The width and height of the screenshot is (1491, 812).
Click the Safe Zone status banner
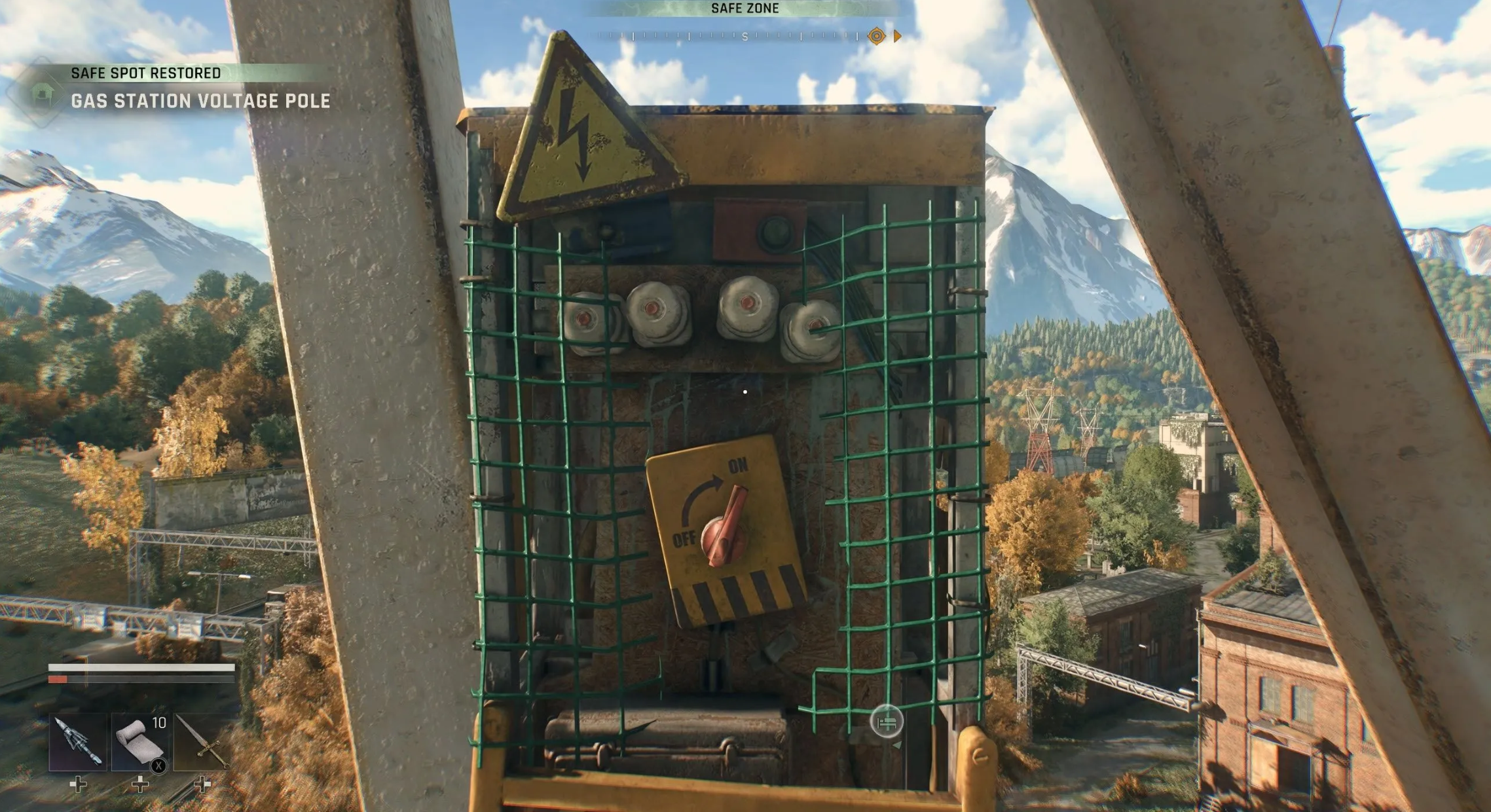[x=745, y=9]
